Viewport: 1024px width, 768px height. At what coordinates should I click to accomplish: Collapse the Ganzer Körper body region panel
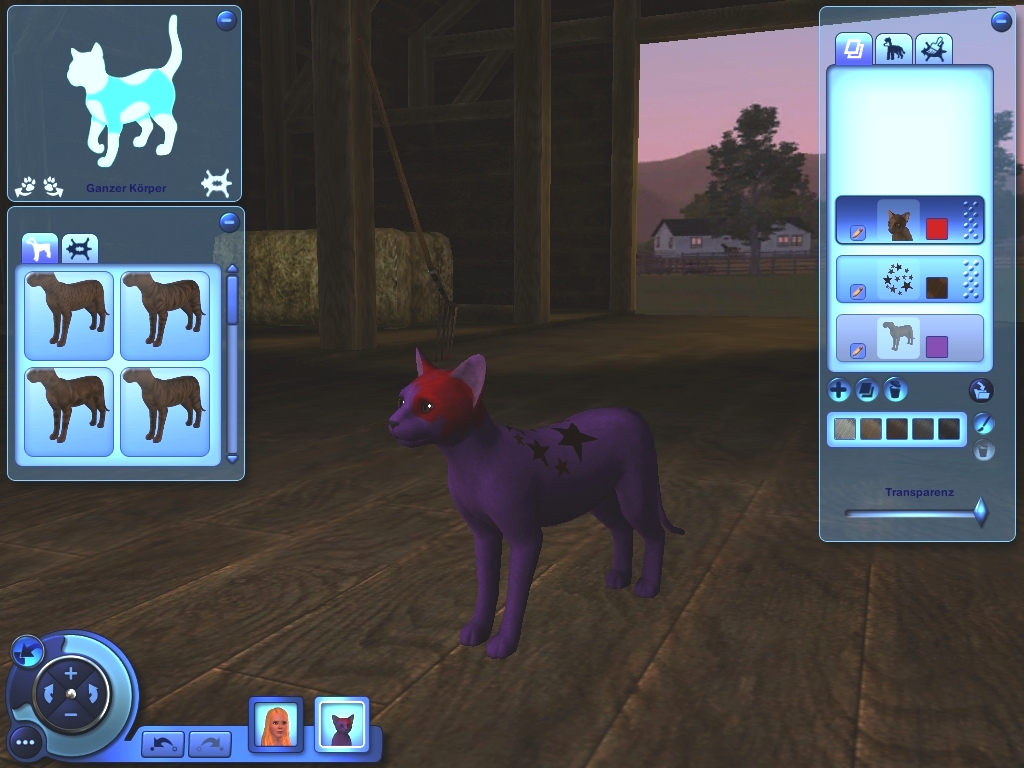(226, 20)
